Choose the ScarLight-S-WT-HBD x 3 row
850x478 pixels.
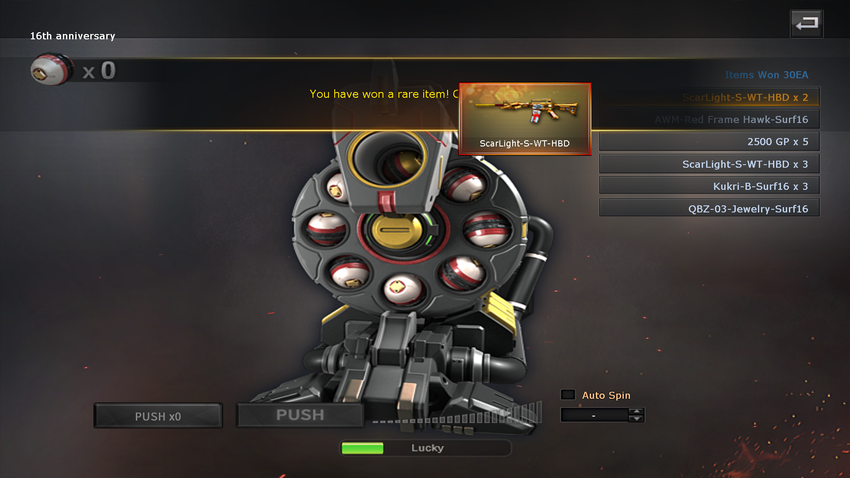pyautogui.click(x=710, y=164)
